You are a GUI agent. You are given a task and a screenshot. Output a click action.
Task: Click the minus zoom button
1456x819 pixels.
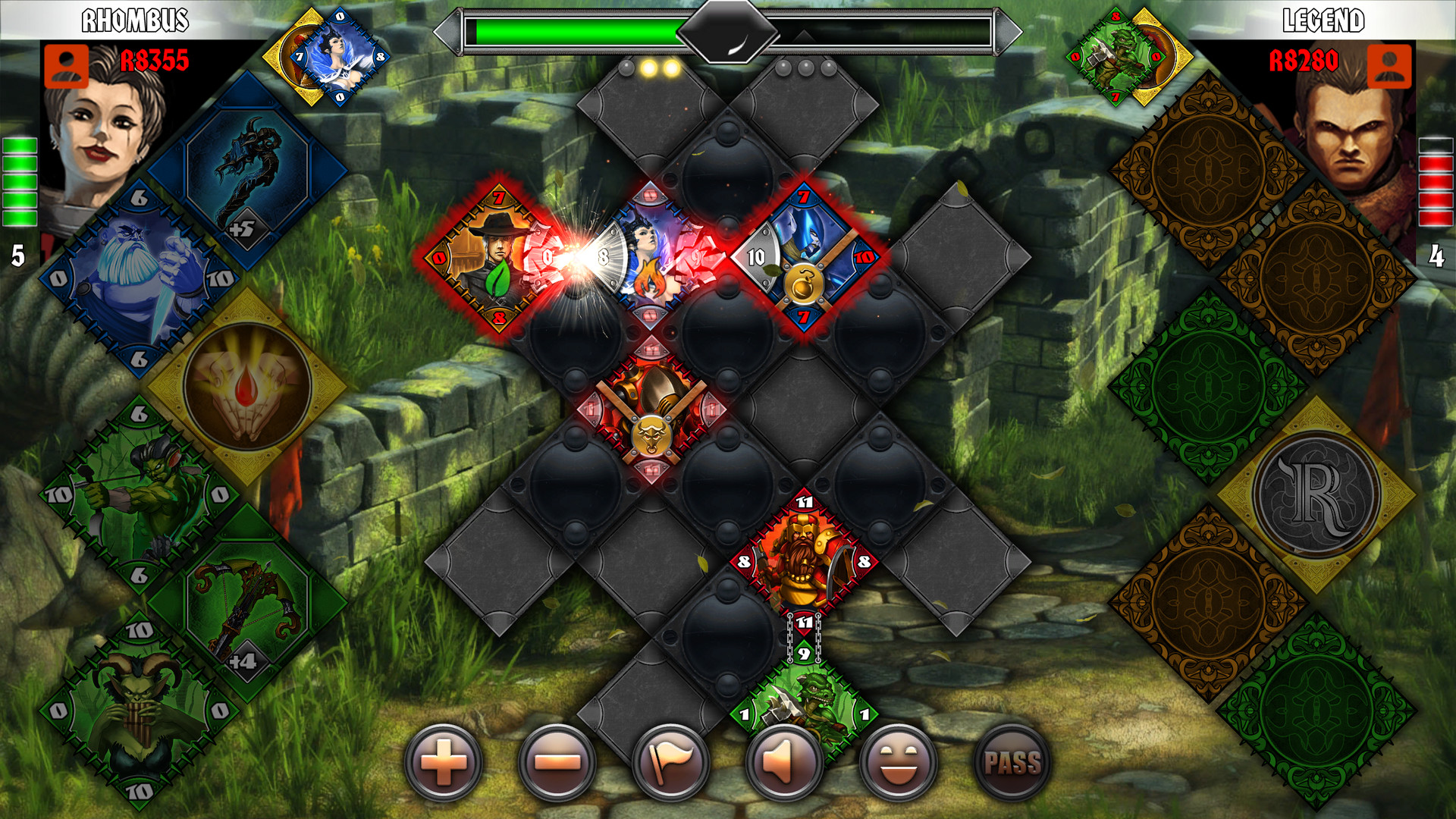[x=557, y=763]
